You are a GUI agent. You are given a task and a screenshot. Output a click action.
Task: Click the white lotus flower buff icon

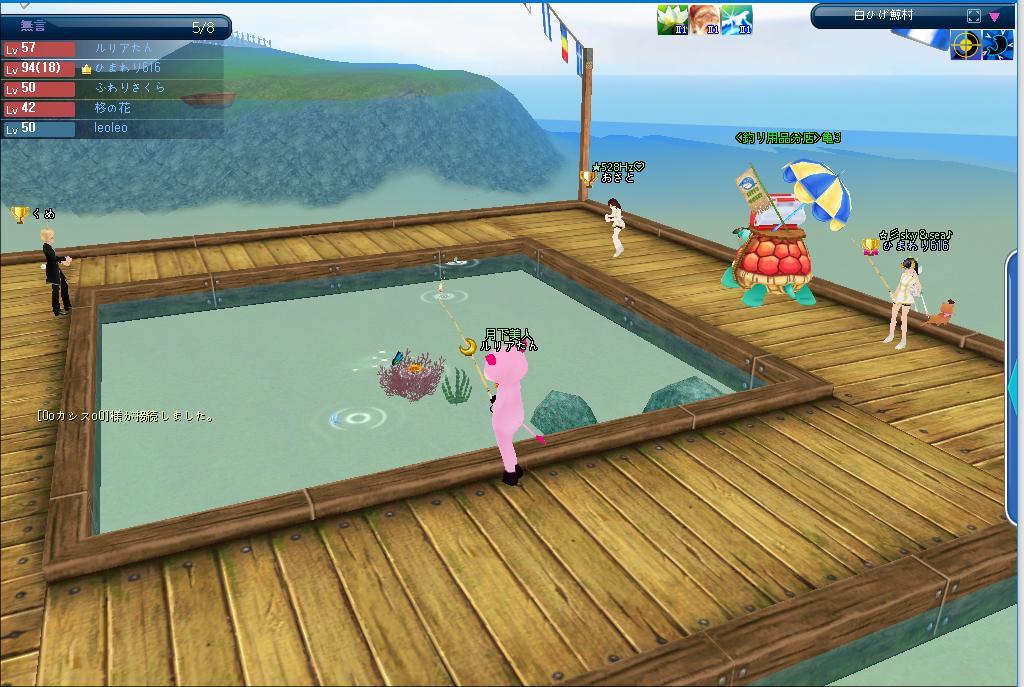672,20
